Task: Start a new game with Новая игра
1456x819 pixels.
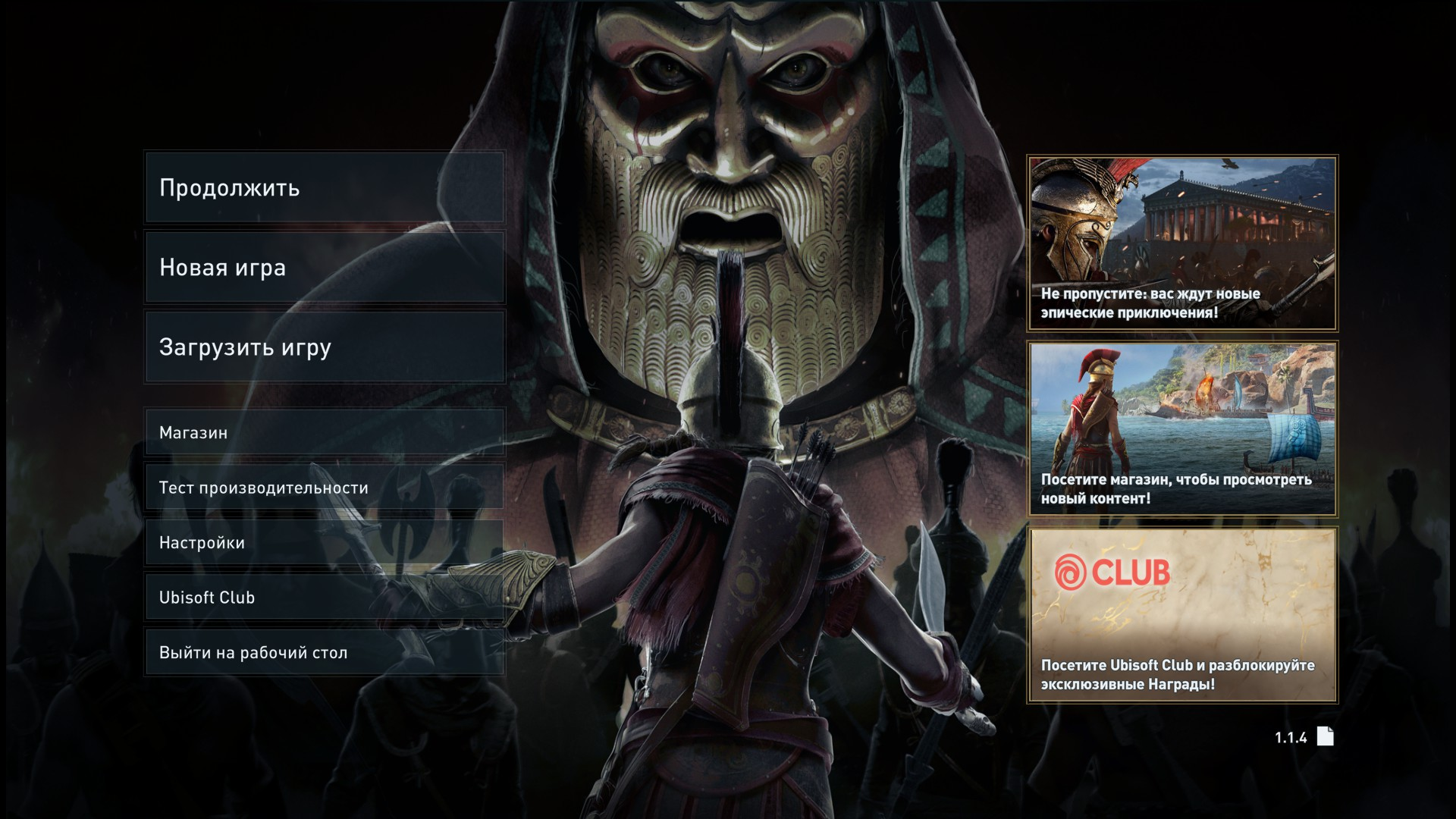Action: pos(325,267)
